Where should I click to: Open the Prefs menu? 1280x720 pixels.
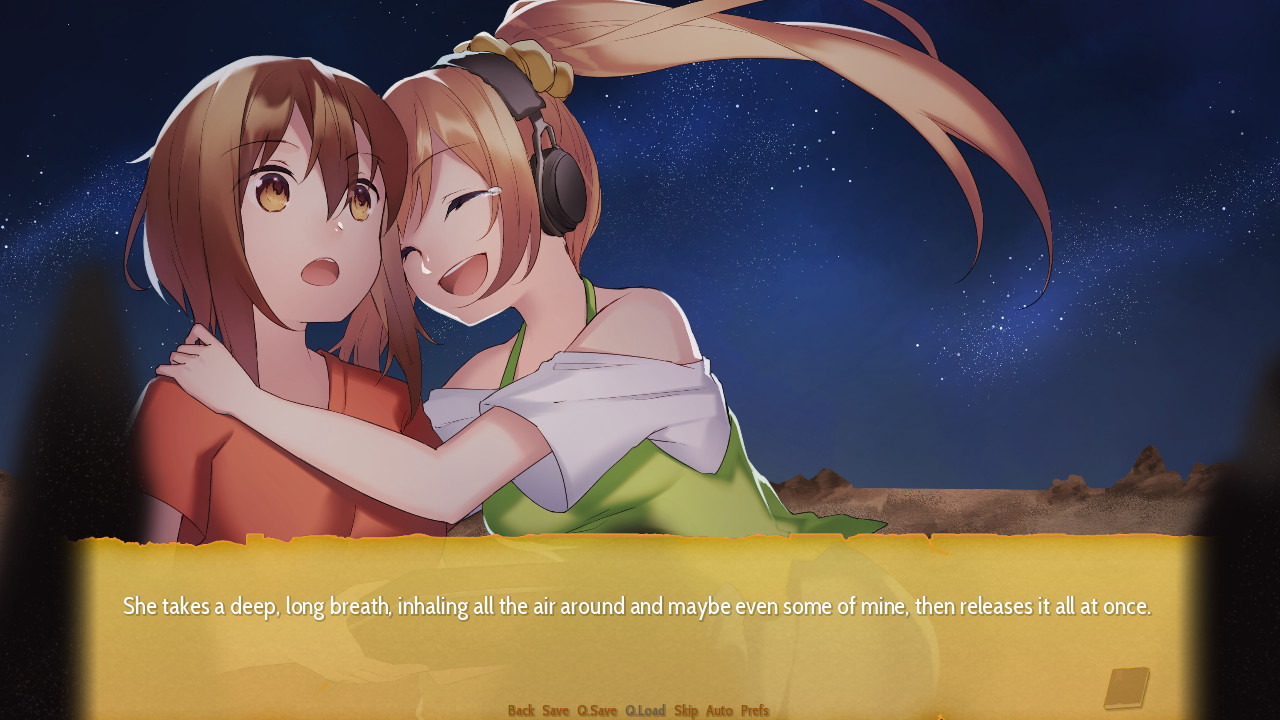[x=755, y=711]
